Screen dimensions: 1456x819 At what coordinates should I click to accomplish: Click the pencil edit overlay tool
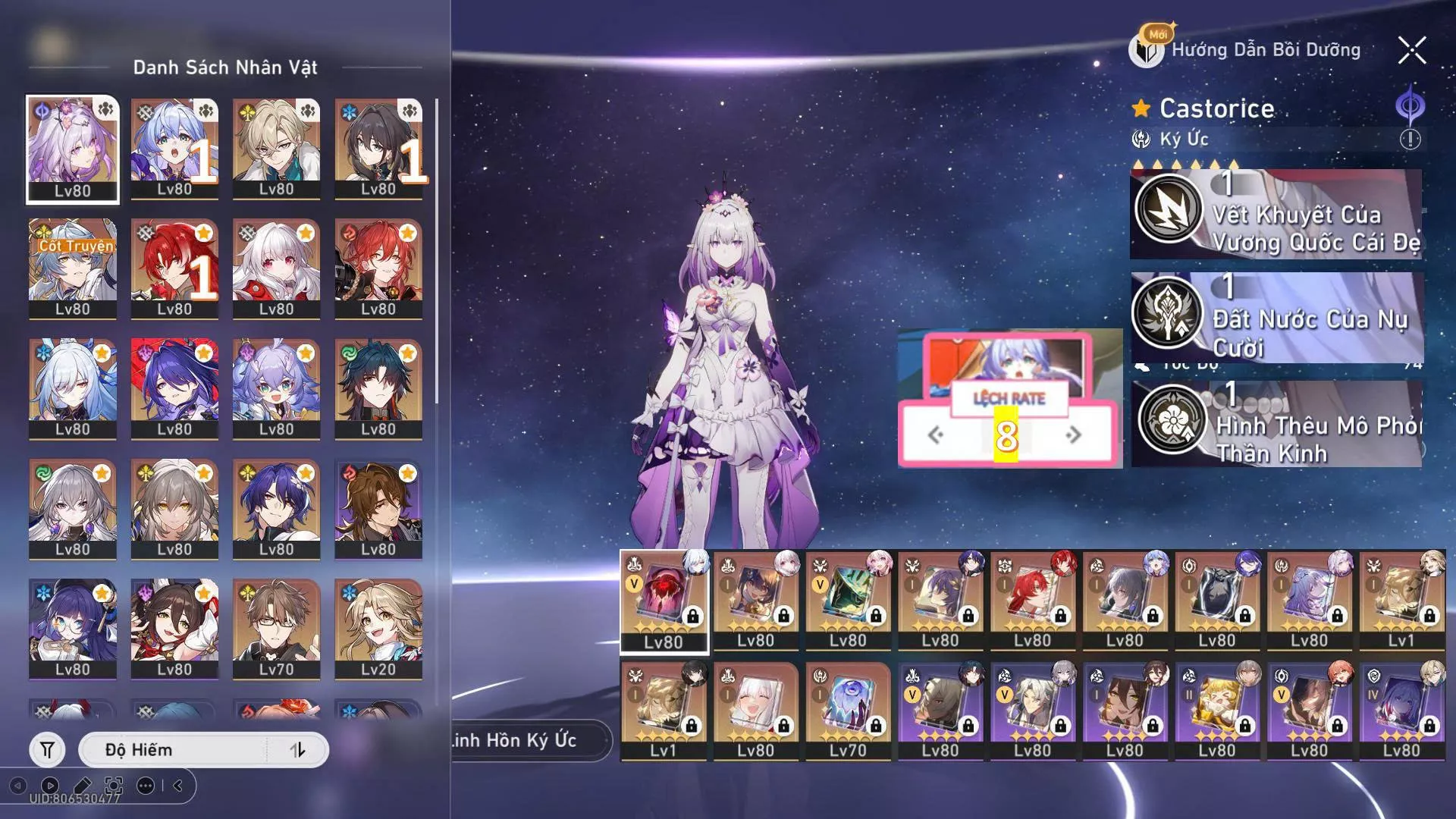click(x=82, y=786)
